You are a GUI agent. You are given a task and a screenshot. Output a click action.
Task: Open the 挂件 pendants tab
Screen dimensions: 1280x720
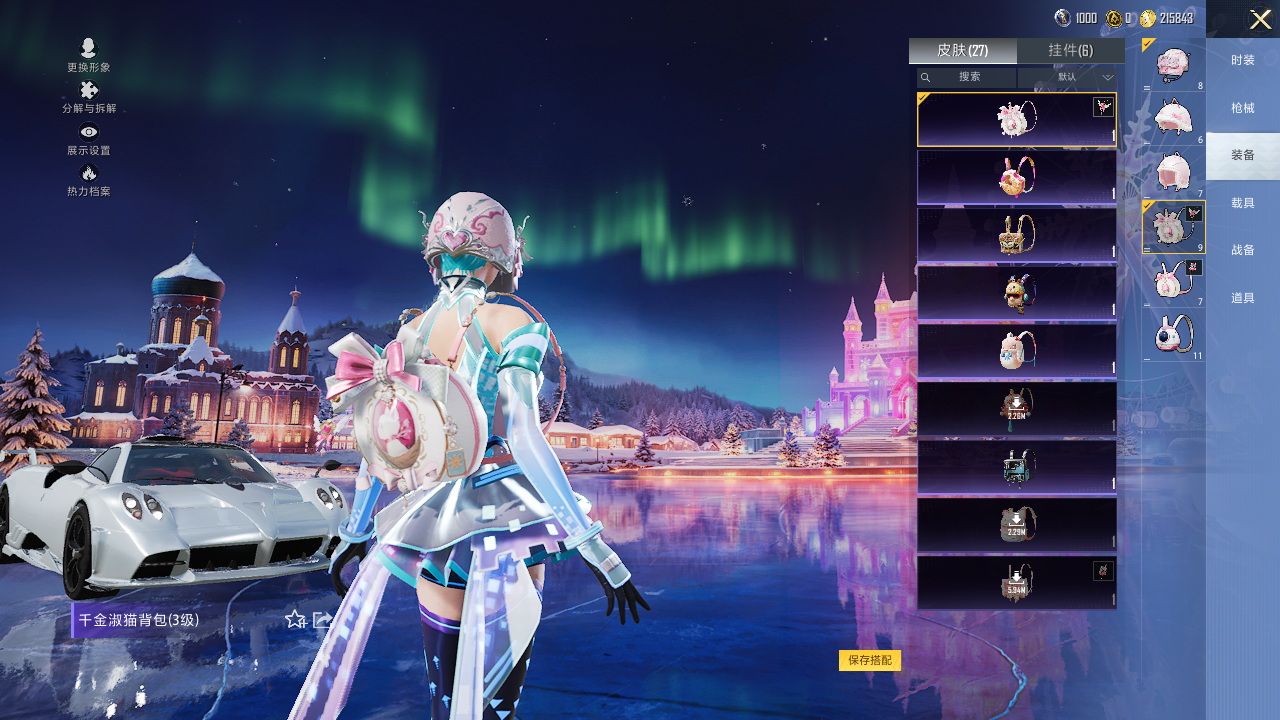[1070, 51]
